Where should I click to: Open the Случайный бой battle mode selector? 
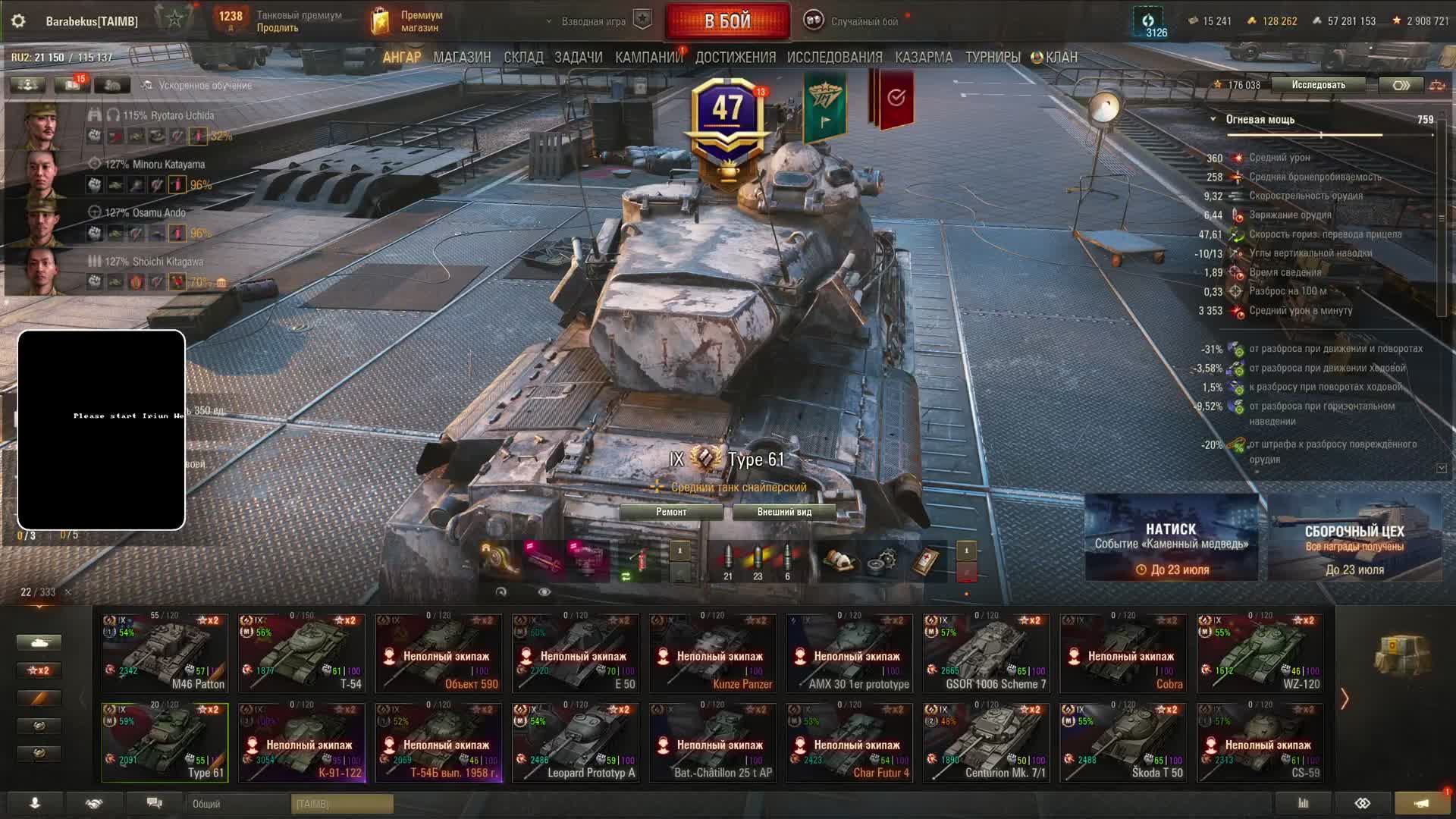(x=853, y=21)
